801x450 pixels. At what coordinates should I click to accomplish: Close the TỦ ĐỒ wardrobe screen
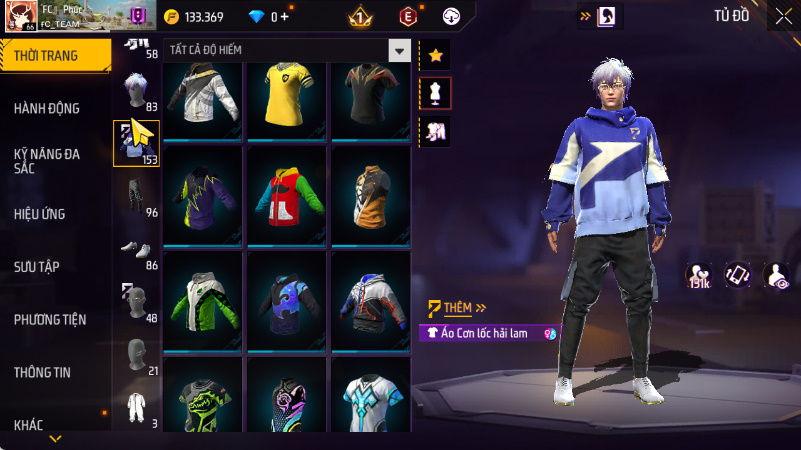[782, 16]
